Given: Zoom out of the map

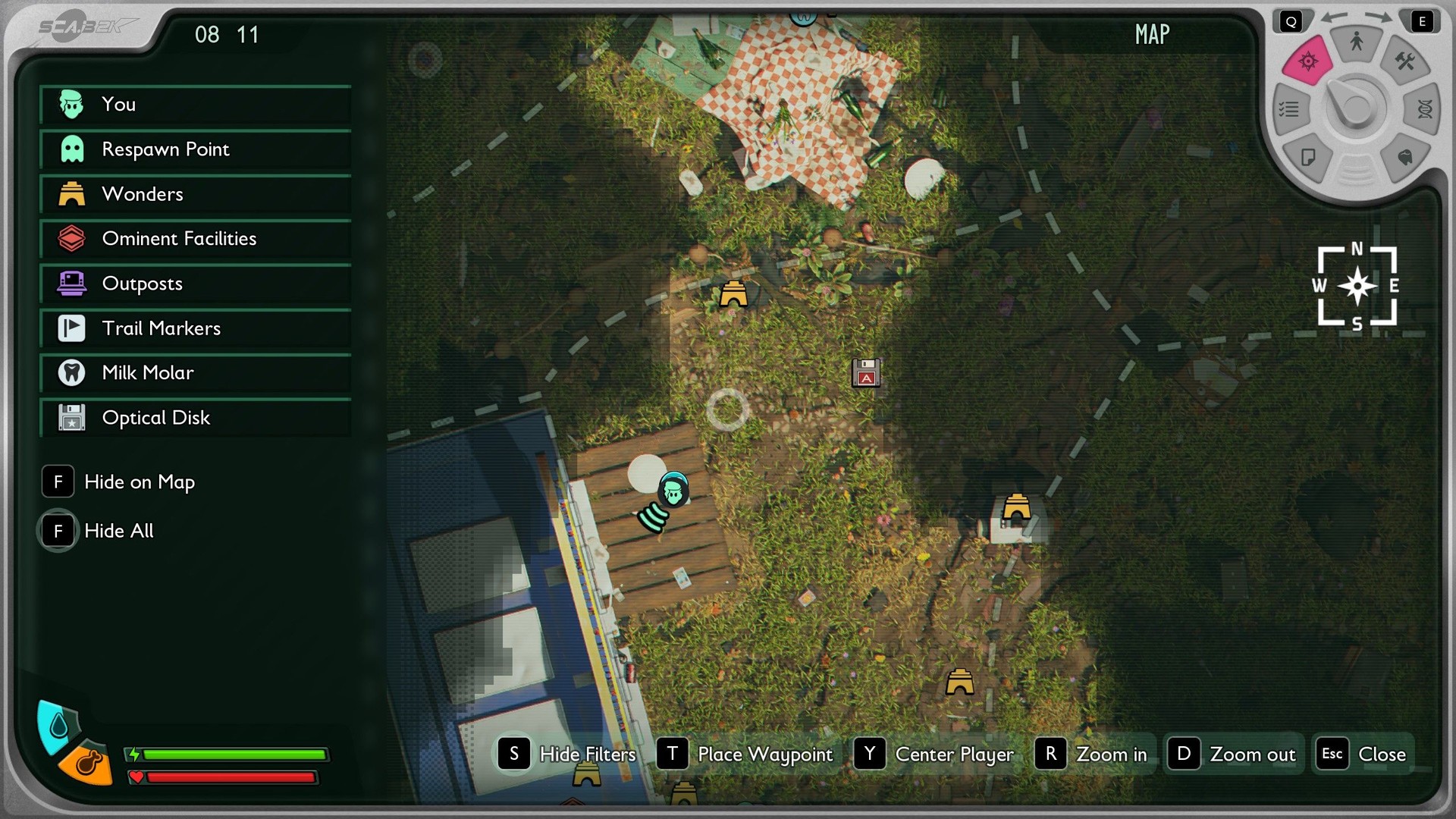Looking at the screenshot, I should pyautogui.click(x=1232, y=754).
